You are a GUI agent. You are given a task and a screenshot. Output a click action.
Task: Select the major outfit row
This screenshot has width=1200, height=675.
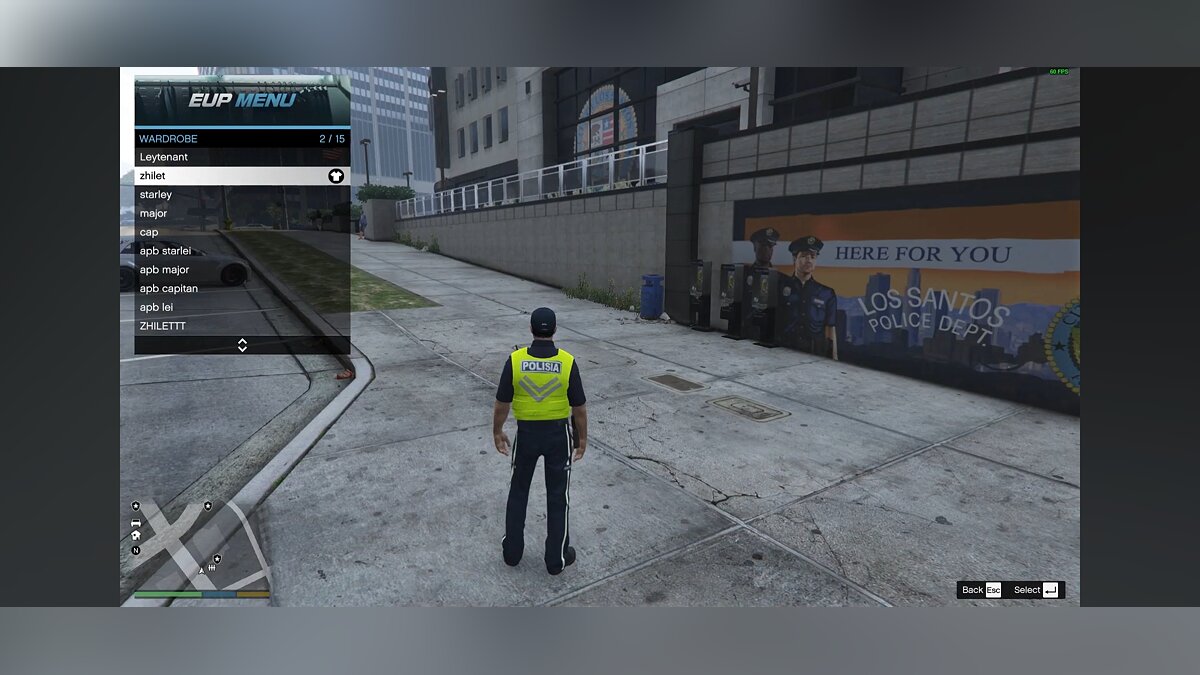242,213
